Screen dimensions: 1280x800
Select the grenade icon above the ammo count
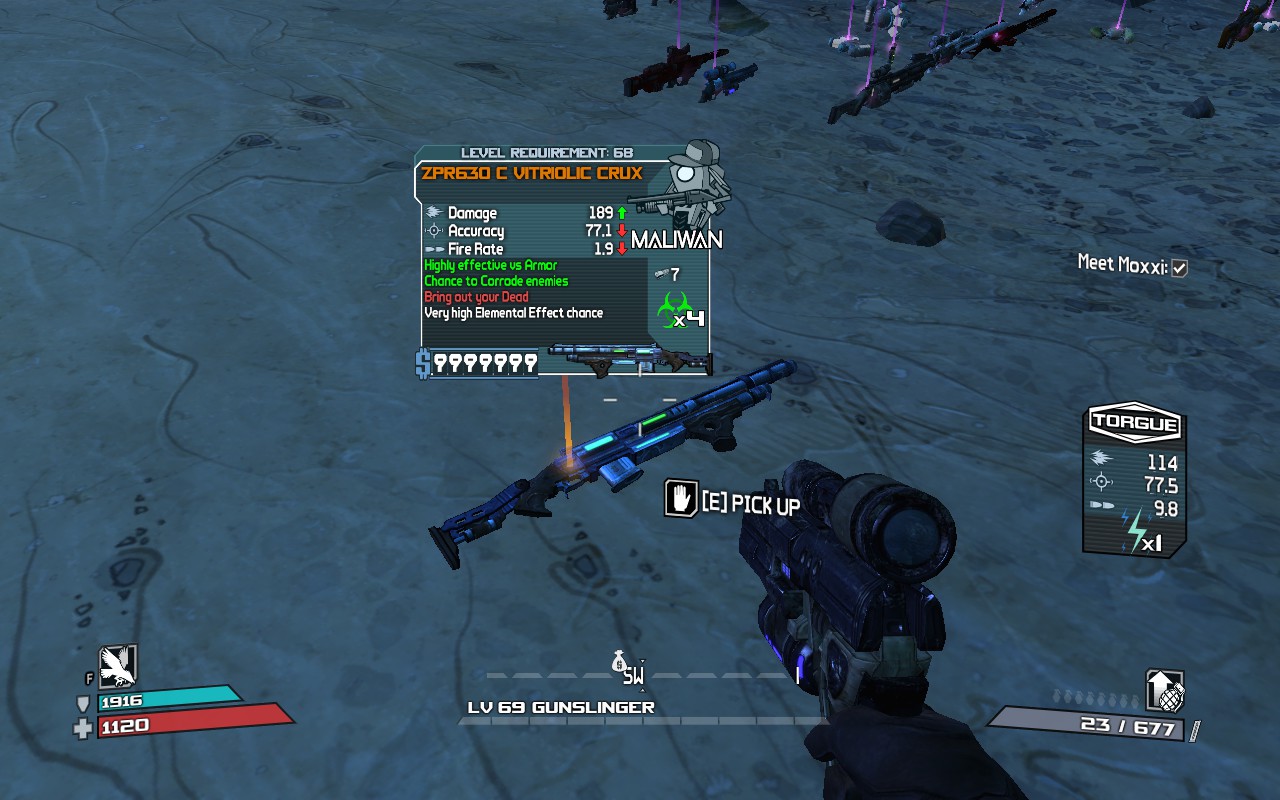pos(1165,691)
